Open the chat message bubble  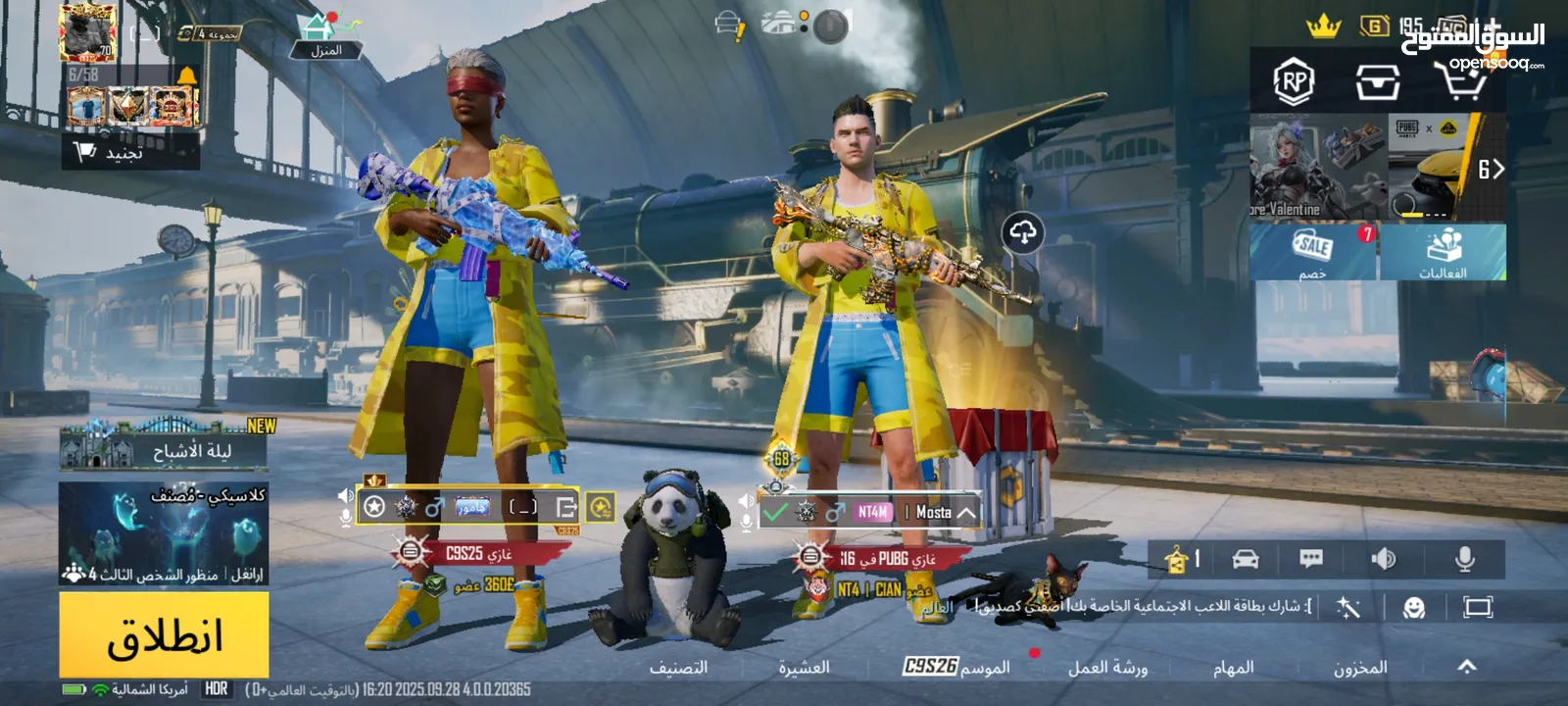(1310, 559)
